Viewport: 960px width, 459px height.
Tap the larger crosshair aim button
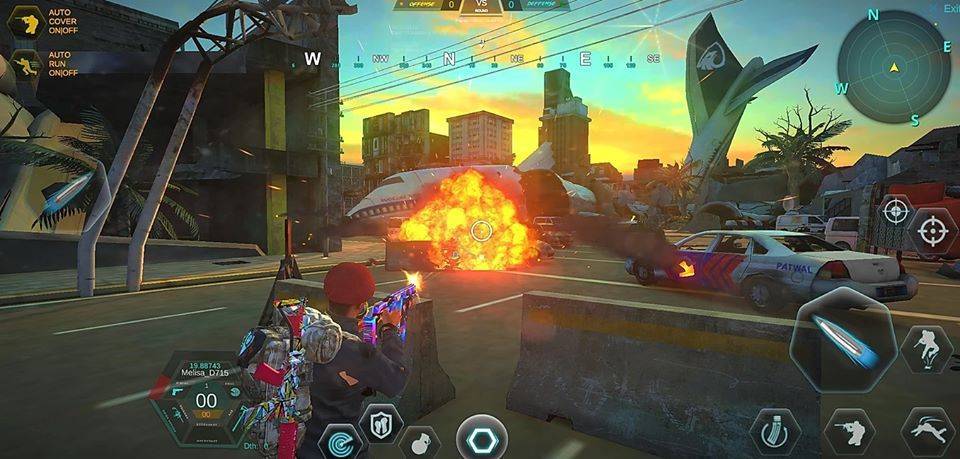pos(933,232)
